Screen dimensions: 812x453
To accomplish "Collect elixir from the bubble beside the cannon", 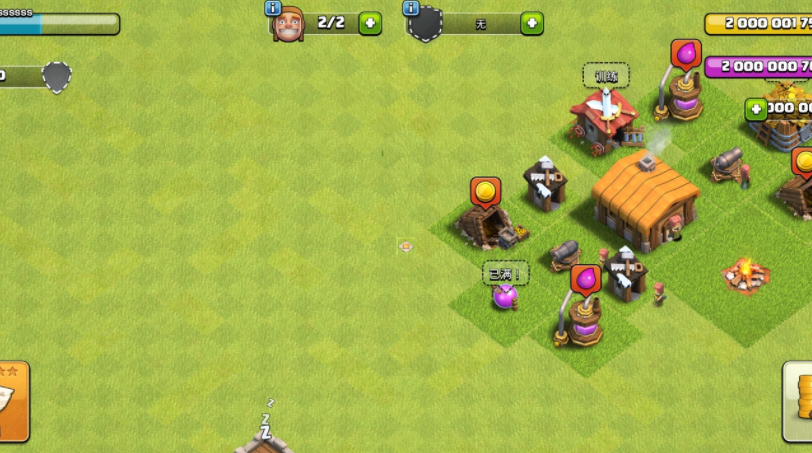I will 586,279.
